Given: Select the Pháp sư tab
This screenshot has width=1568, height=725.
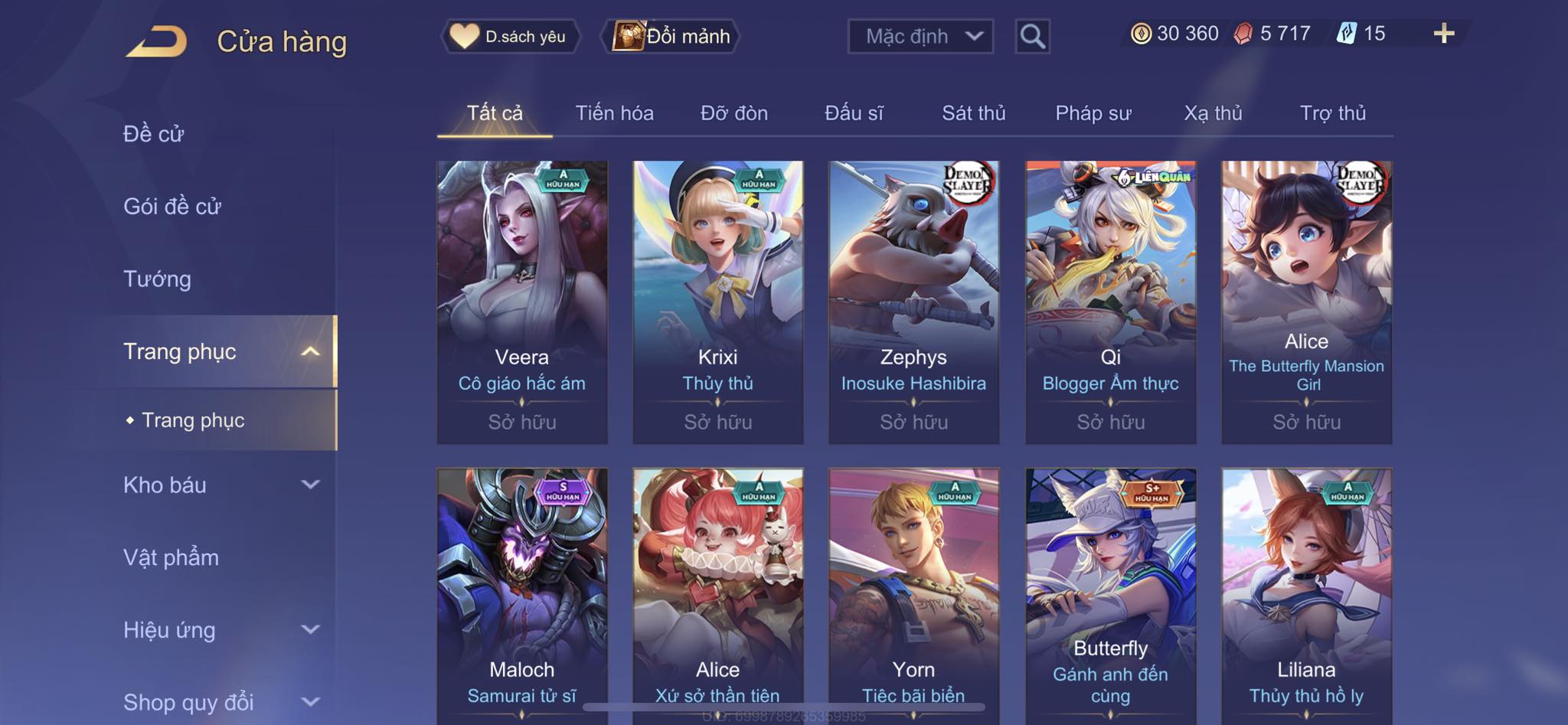Looking at the screenshot, I should pos(1093,113).
